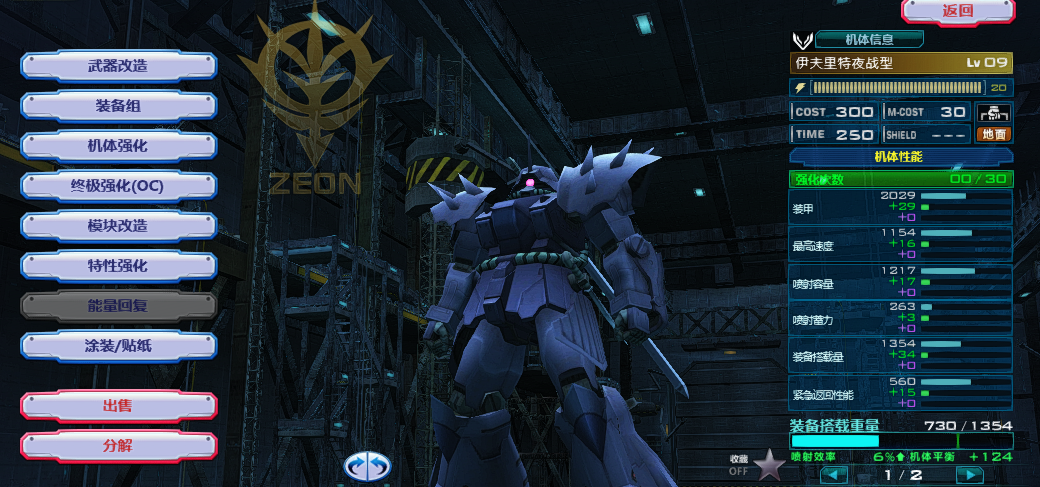Click the red 出售 sell button

(118, 406)
